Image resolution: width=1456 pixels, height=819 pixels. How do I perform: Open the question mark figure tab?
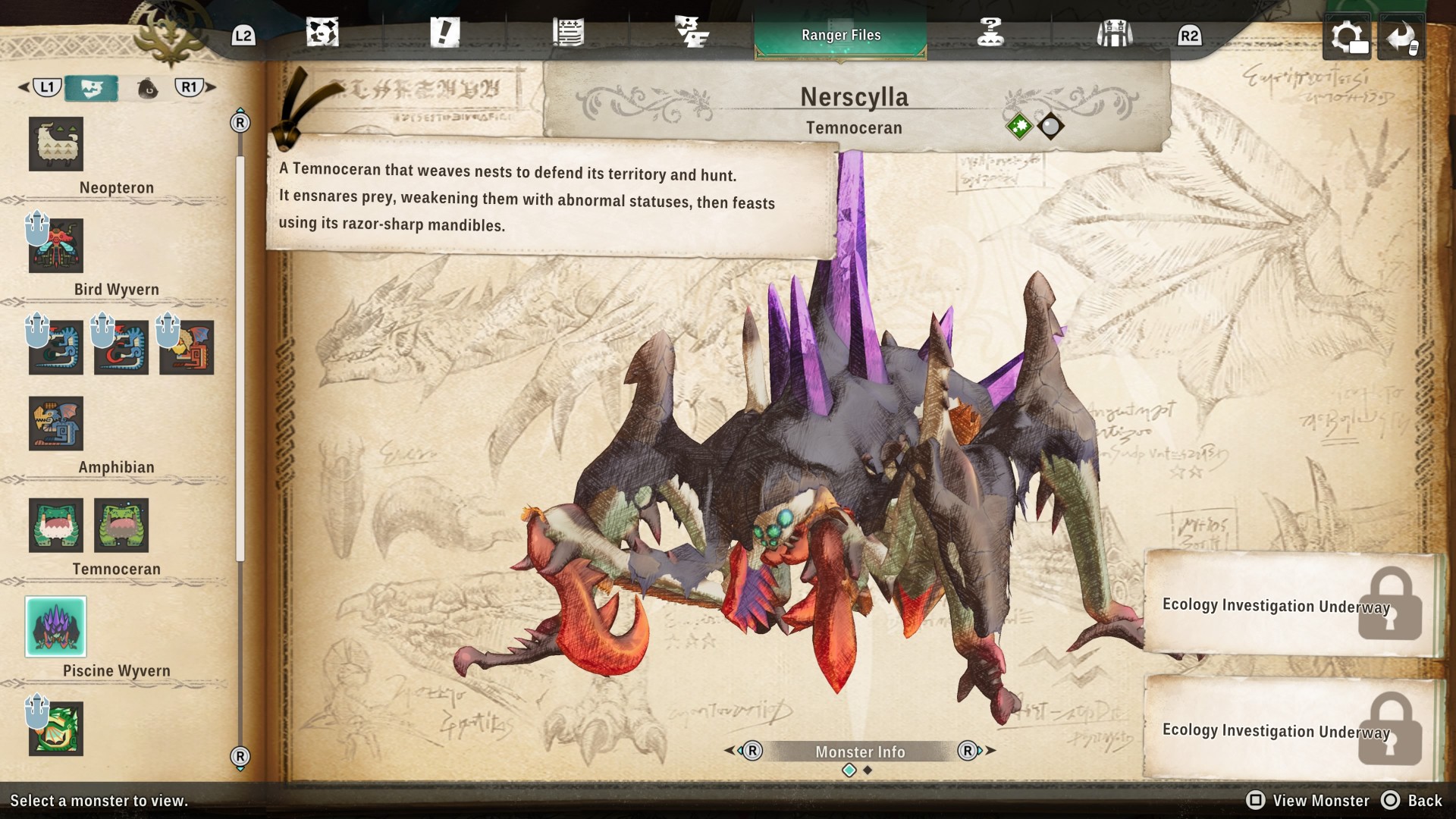990,33
